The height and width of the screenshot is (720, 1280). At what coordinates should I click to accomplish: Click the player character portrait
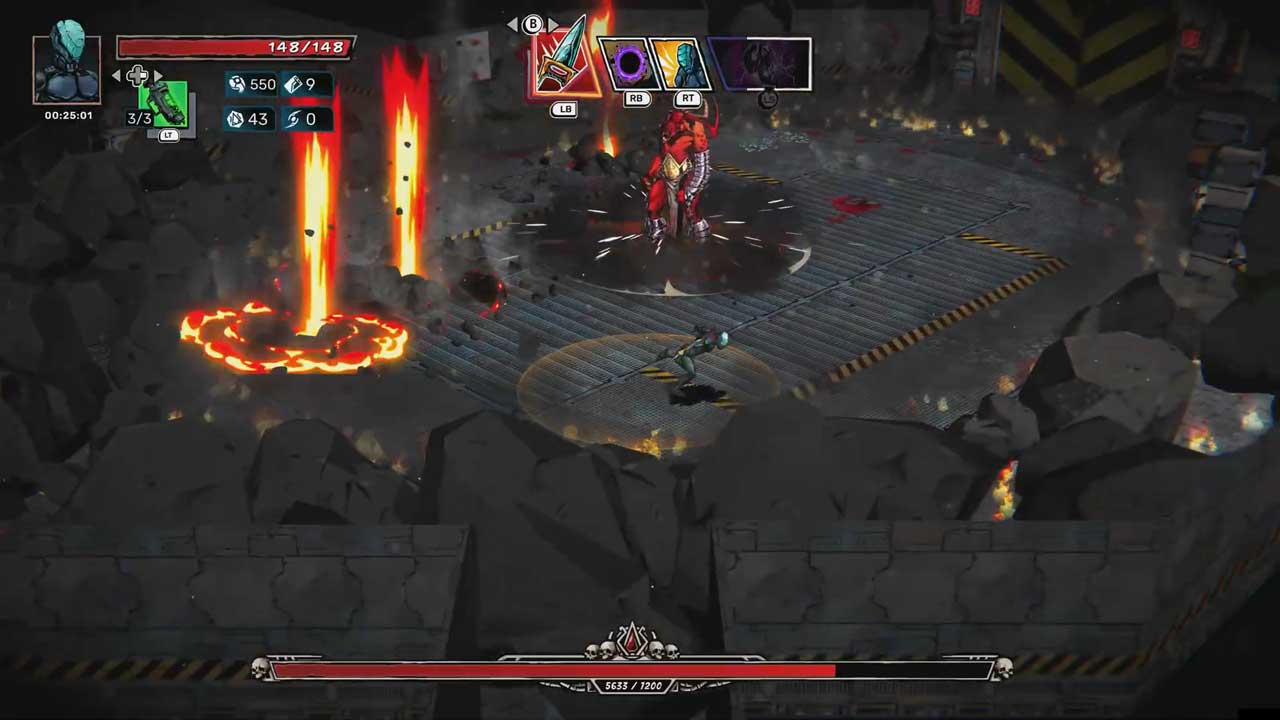click(x=67, y=69)
